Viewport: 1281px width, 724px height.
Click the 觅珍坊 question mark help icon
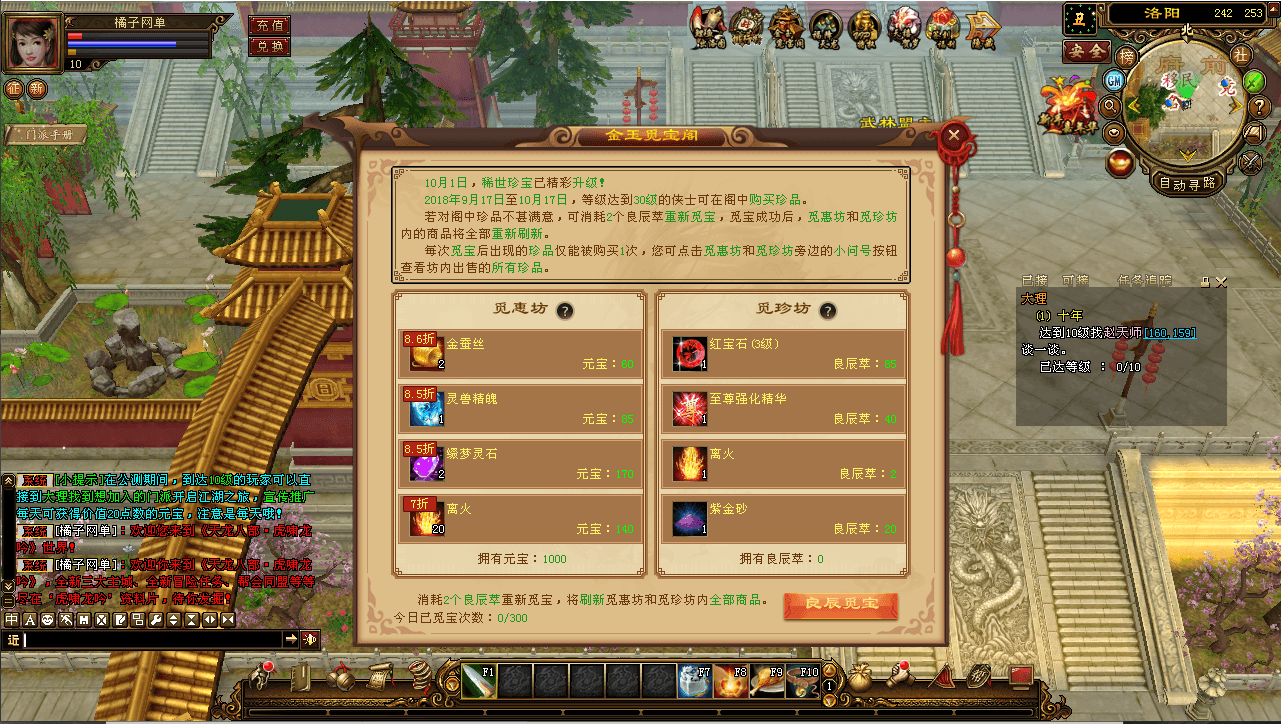pyautogui.click(x=826, y=311)
